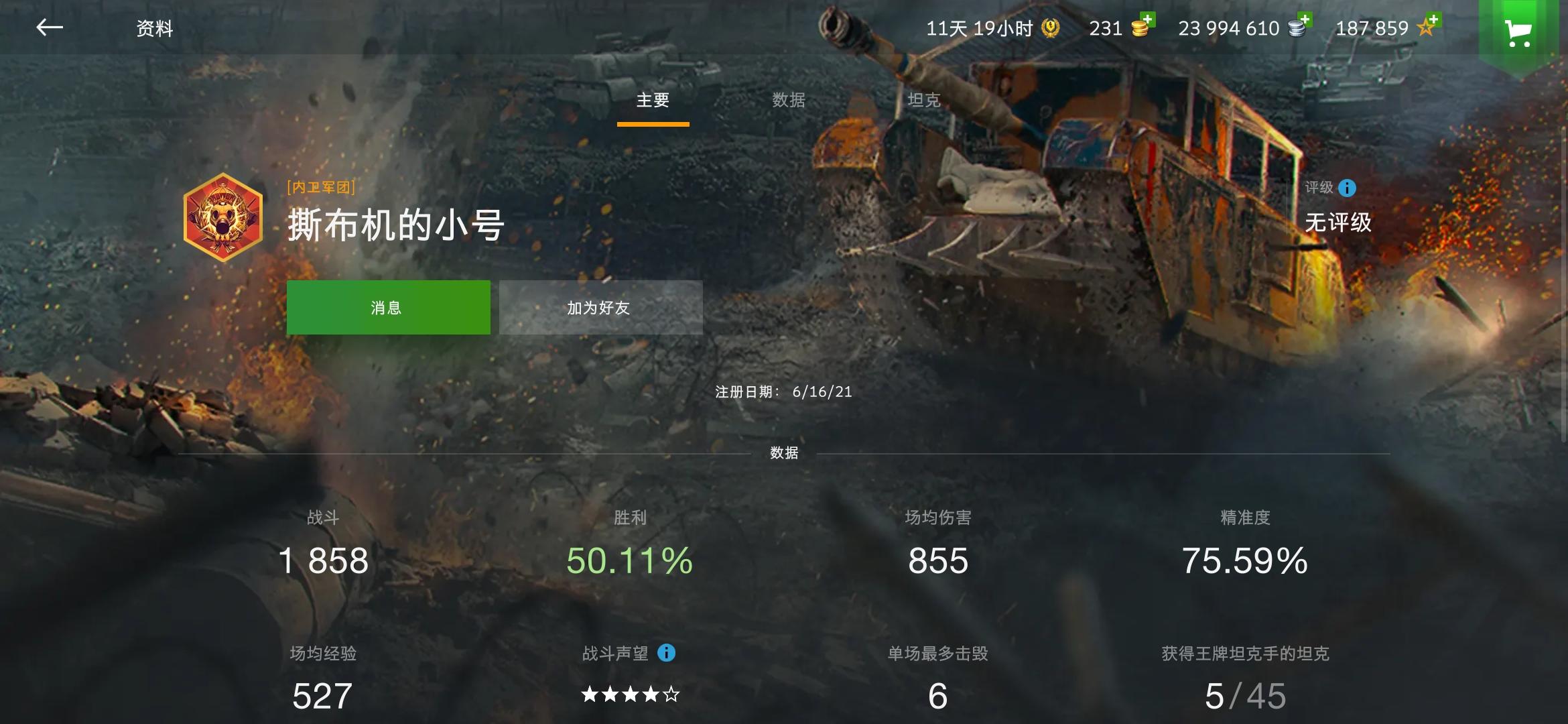Screen dimensions: 1568x724
Task: Click the back arrow to leave profile
Action: (50, 28)
